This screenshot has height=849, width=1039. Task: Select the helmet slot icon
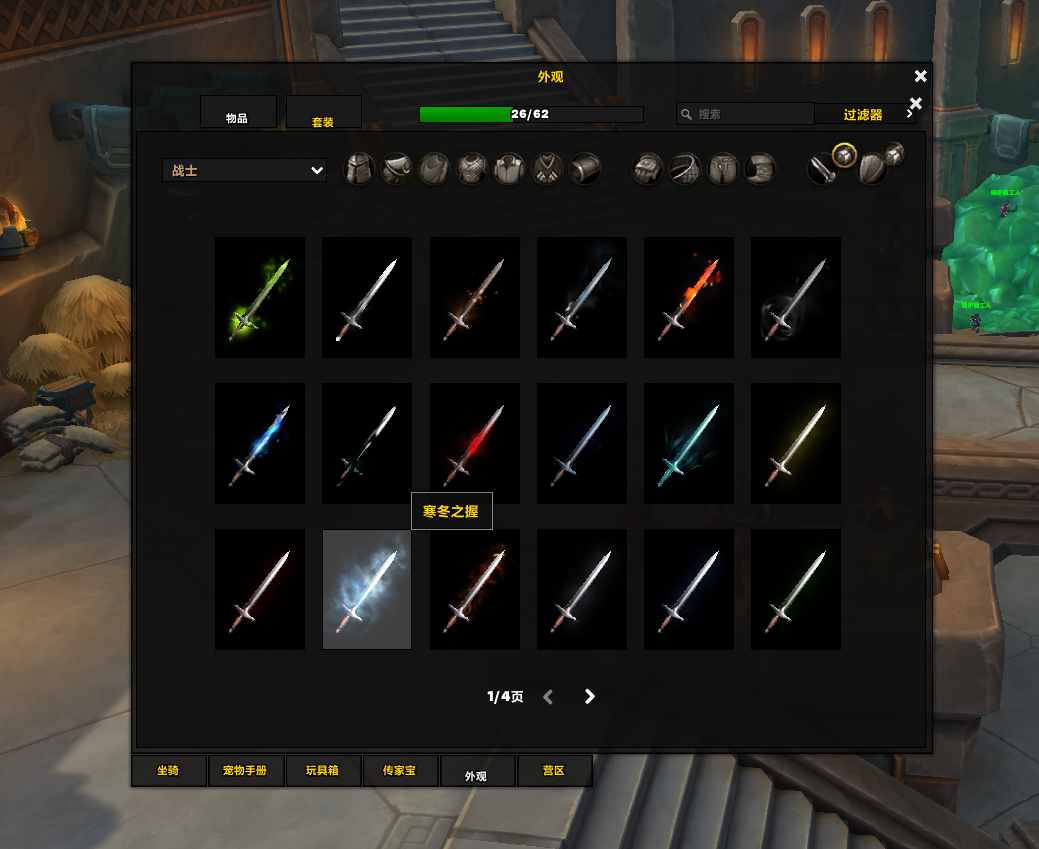[359, 170]
